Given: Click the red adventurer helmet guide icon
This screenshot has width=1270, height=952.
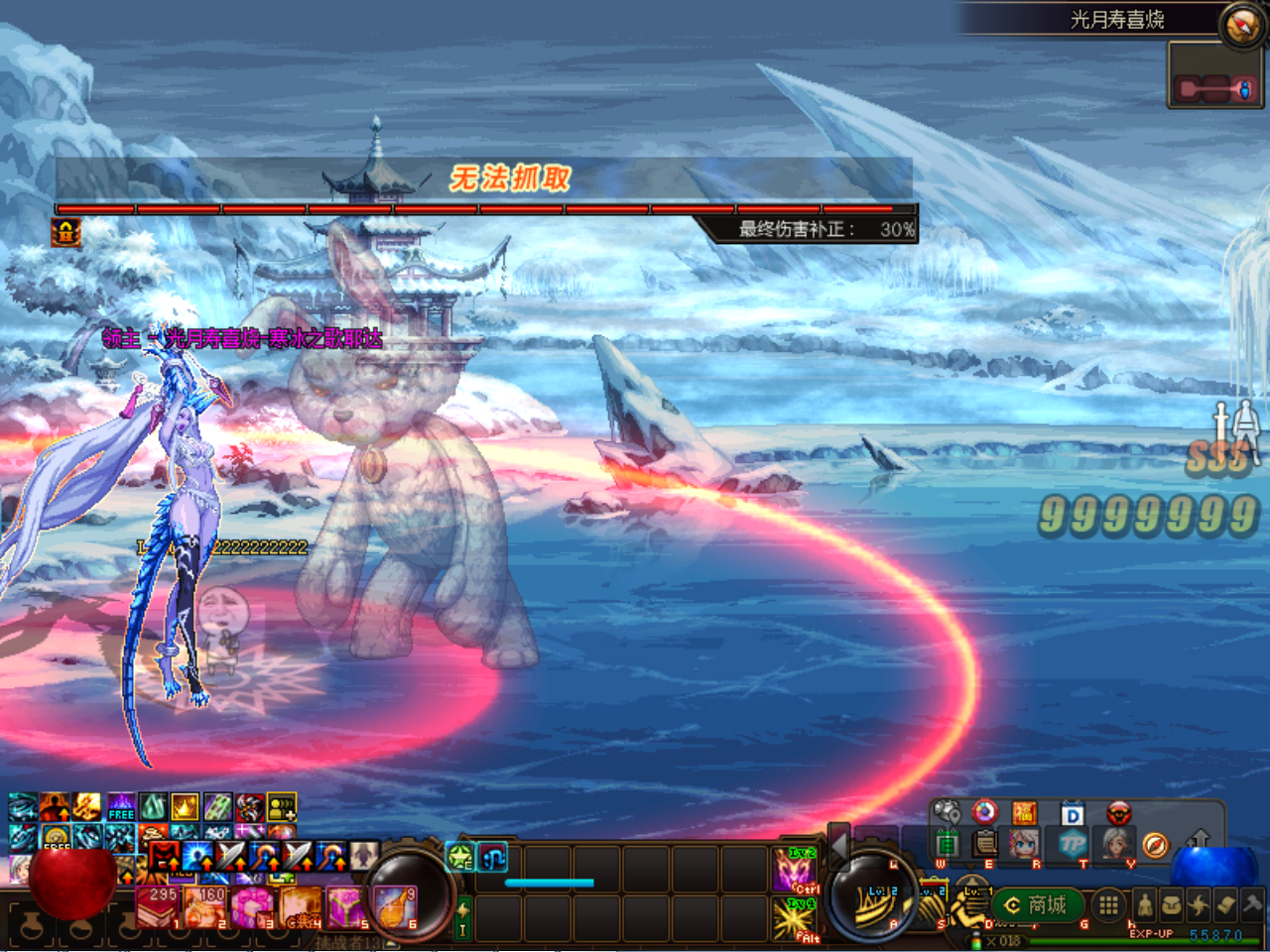Looking at the screenshot, I should 1119,812.
